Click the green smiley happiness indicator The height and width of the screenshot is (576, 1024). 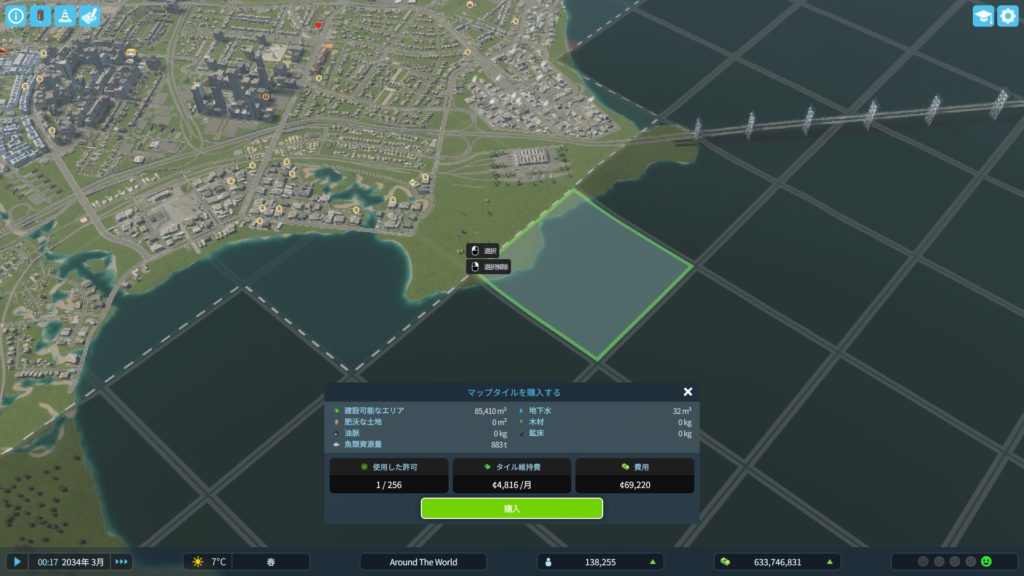tap(986, 562)
